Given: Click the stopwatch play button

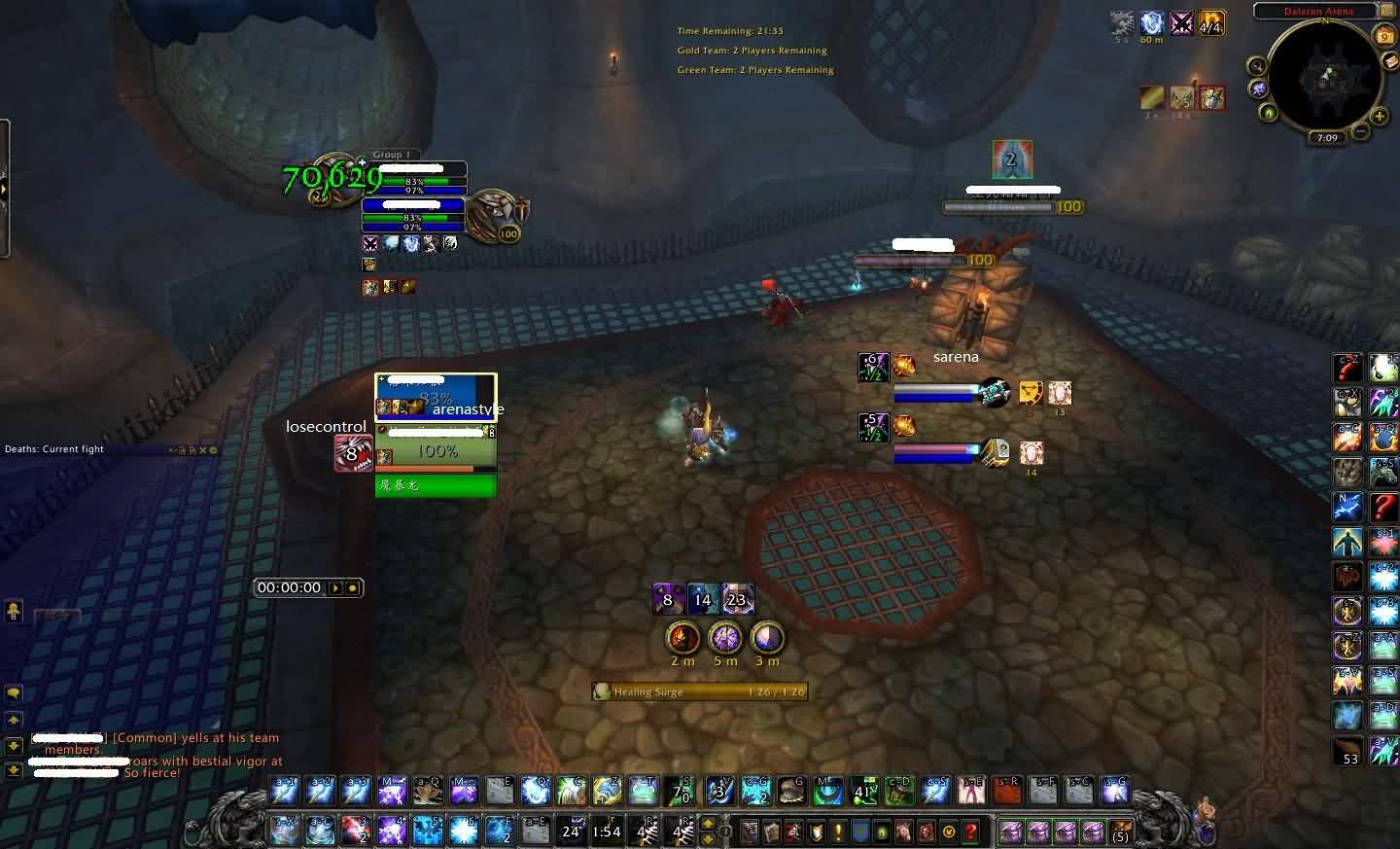Looking at the screenshot, I should click(x=335, y=587).
